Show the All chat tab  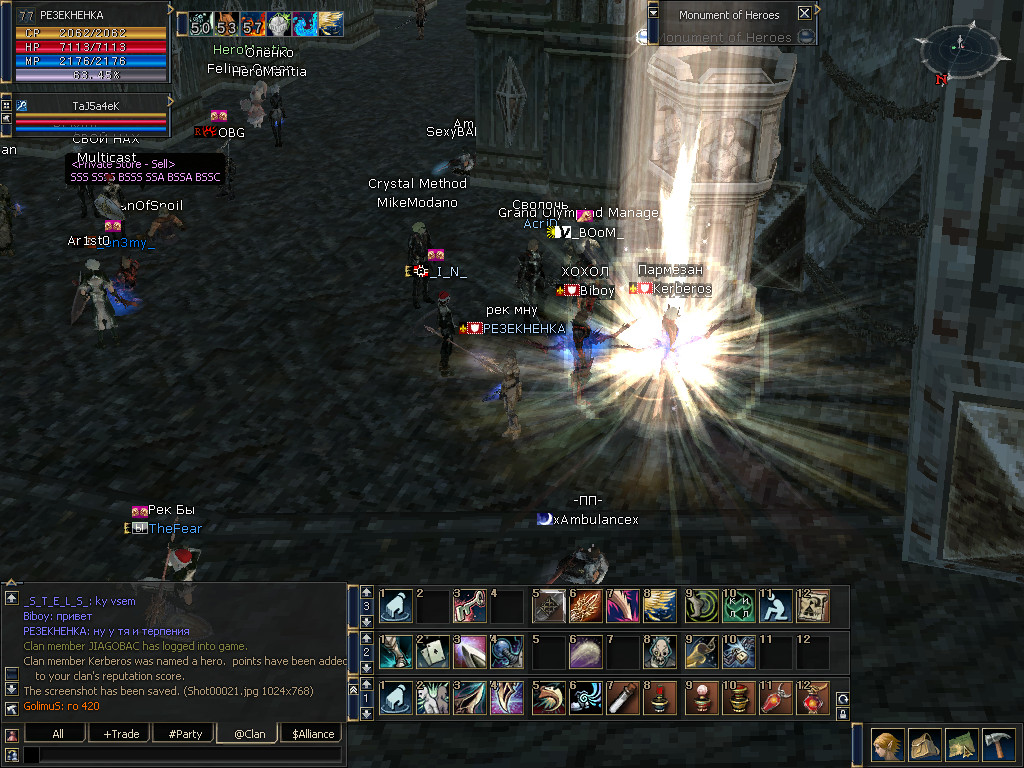pos(57,733)
